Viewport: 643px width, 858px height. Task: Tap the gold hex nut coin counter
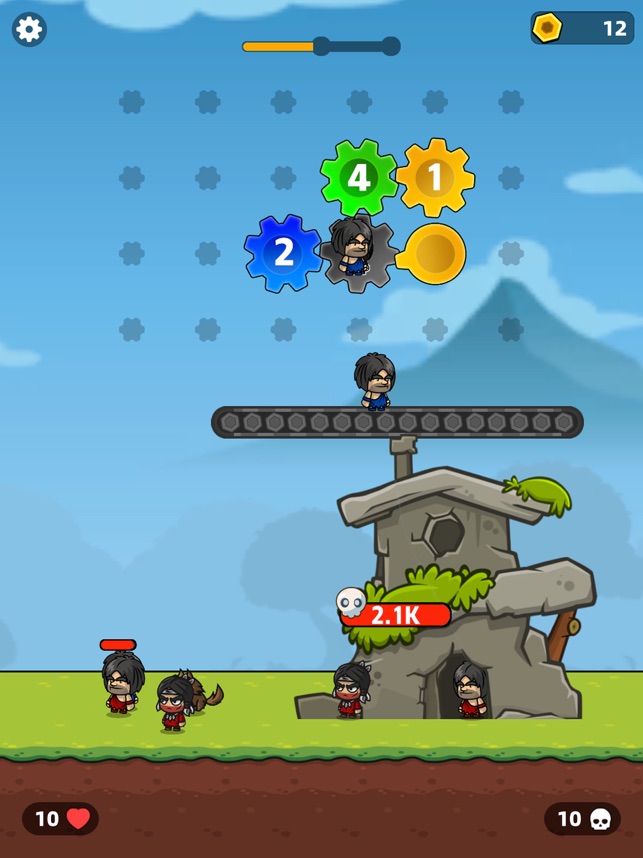pyautogui.click(x=582, y=28)
